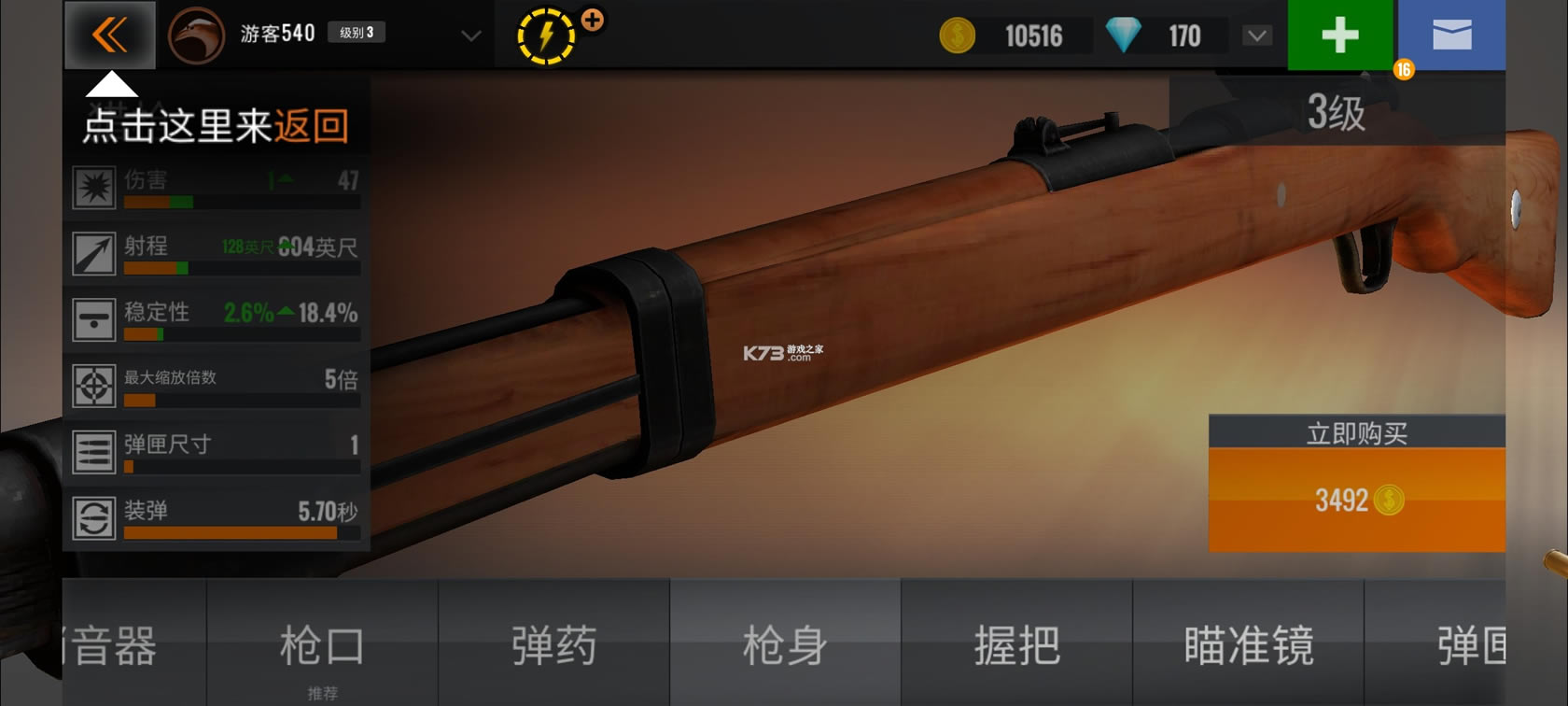The image size is (1568, 706).
Task: Tap the yellow lightning energy icon
Action: pyautogui.click(x=546, y=36)
